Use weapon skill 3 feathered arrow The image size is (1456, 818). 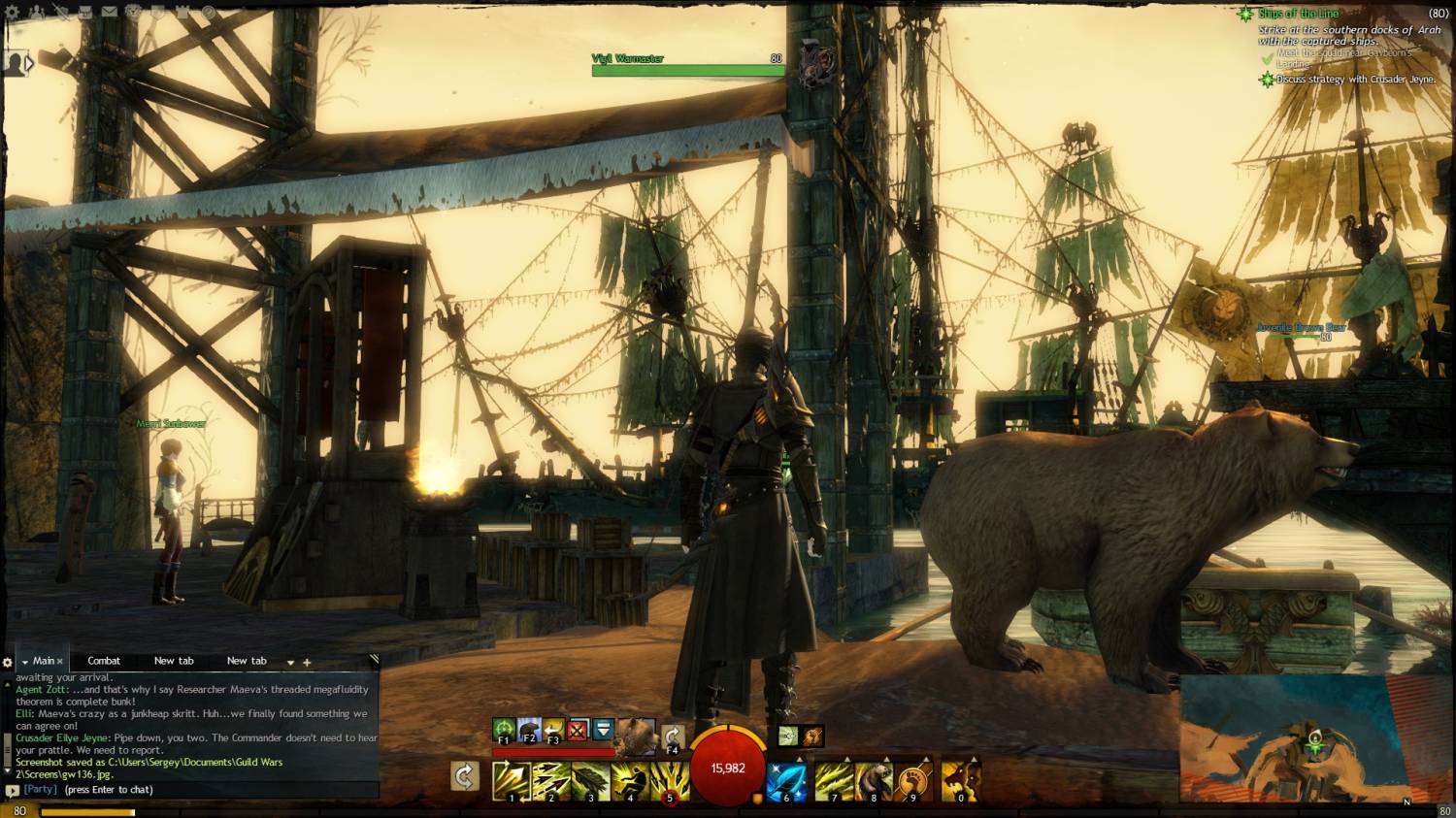[x=590, y=780]
